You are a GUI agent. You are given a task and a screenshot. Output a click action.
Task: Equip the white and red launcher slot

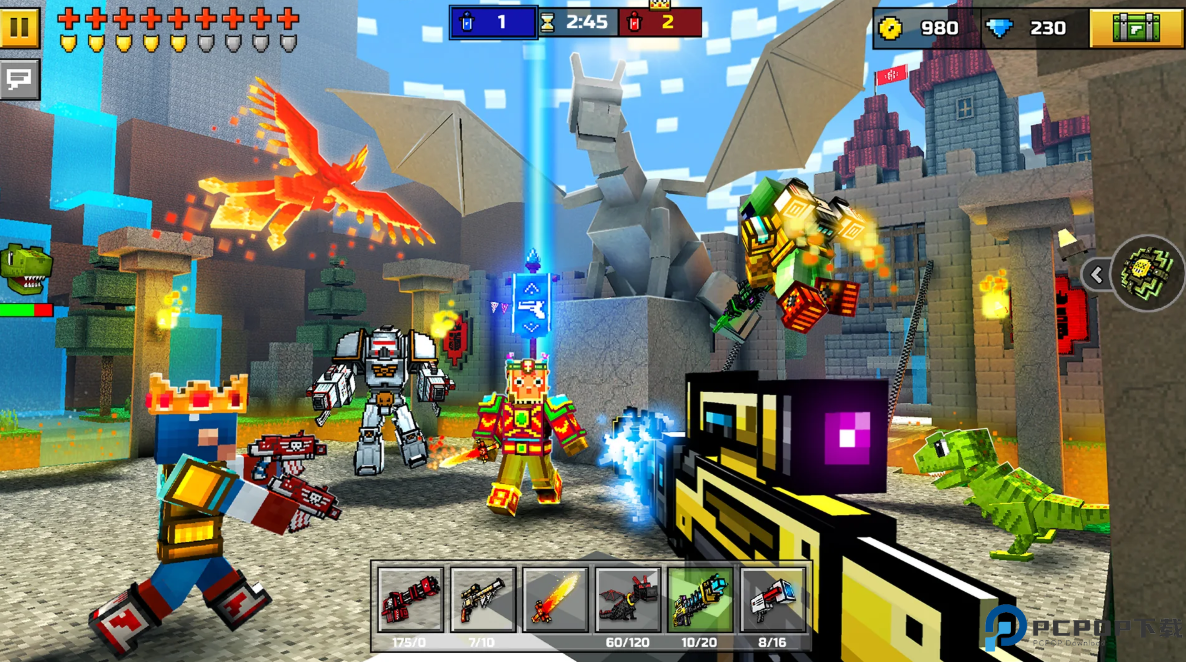(772, 600)
